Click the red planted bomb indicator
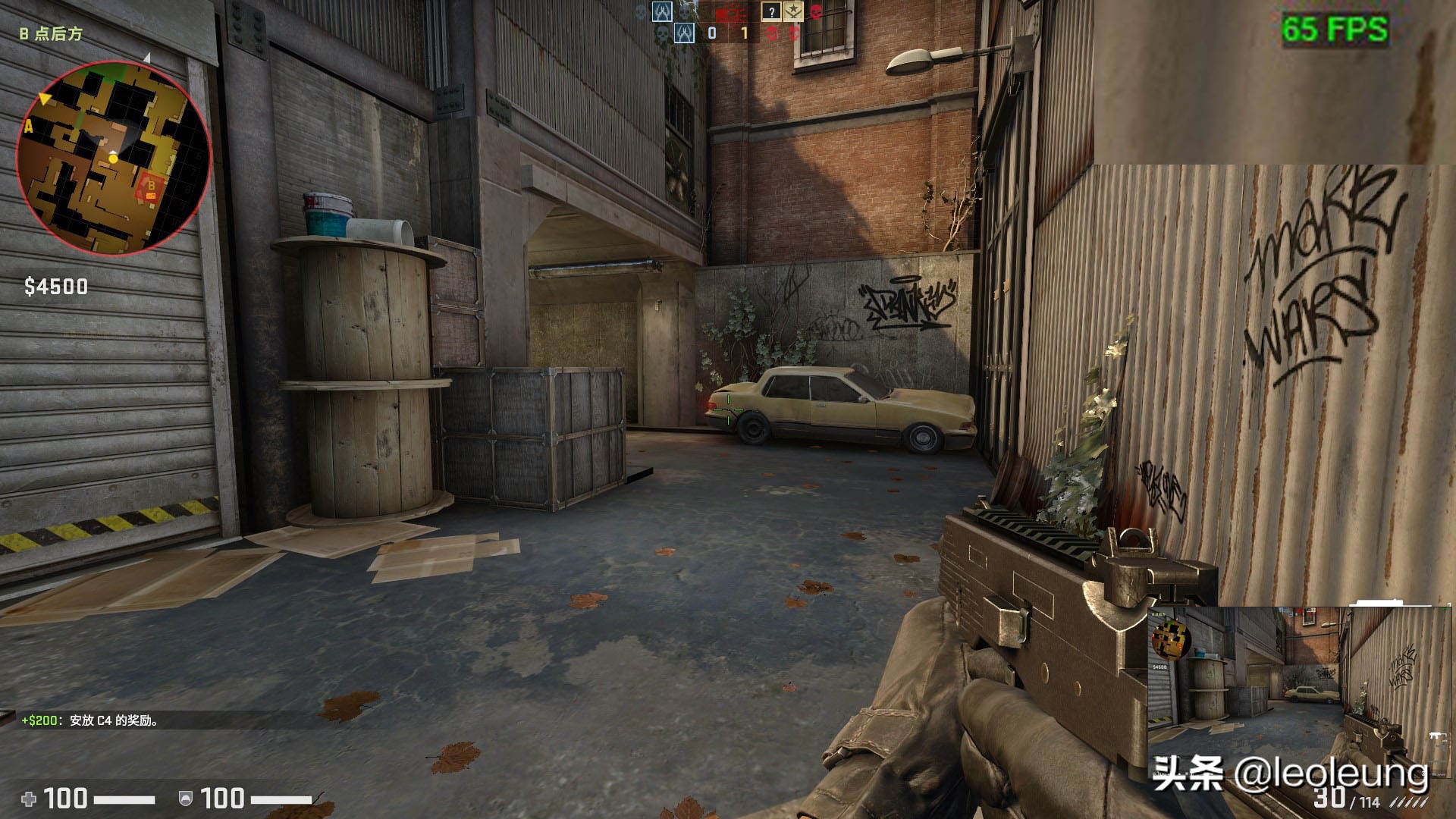This screenshot has height=819, width=1456. pyautogui.click(x=732, y=12)
